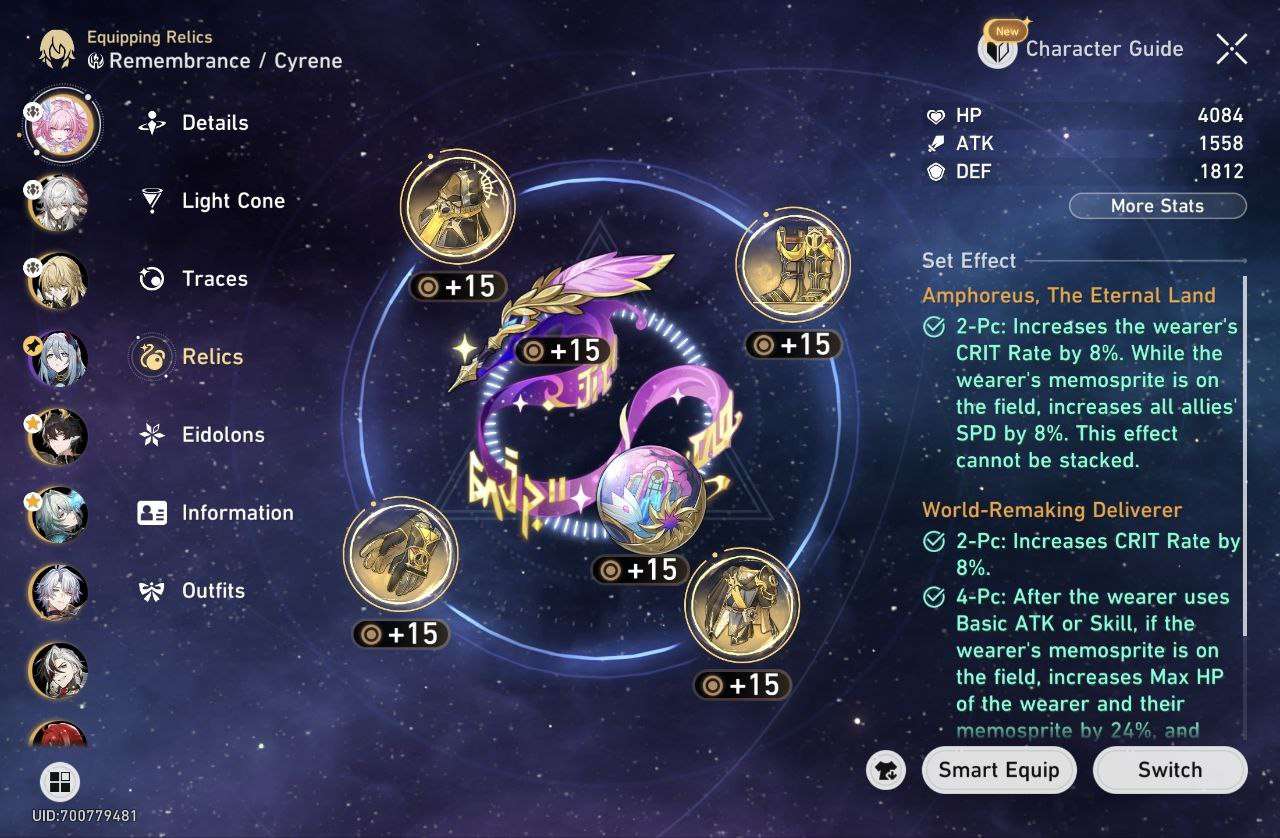This screenshot has height=838, width=1280.
Task: Show More Stats
Action: pos(1157,206)
